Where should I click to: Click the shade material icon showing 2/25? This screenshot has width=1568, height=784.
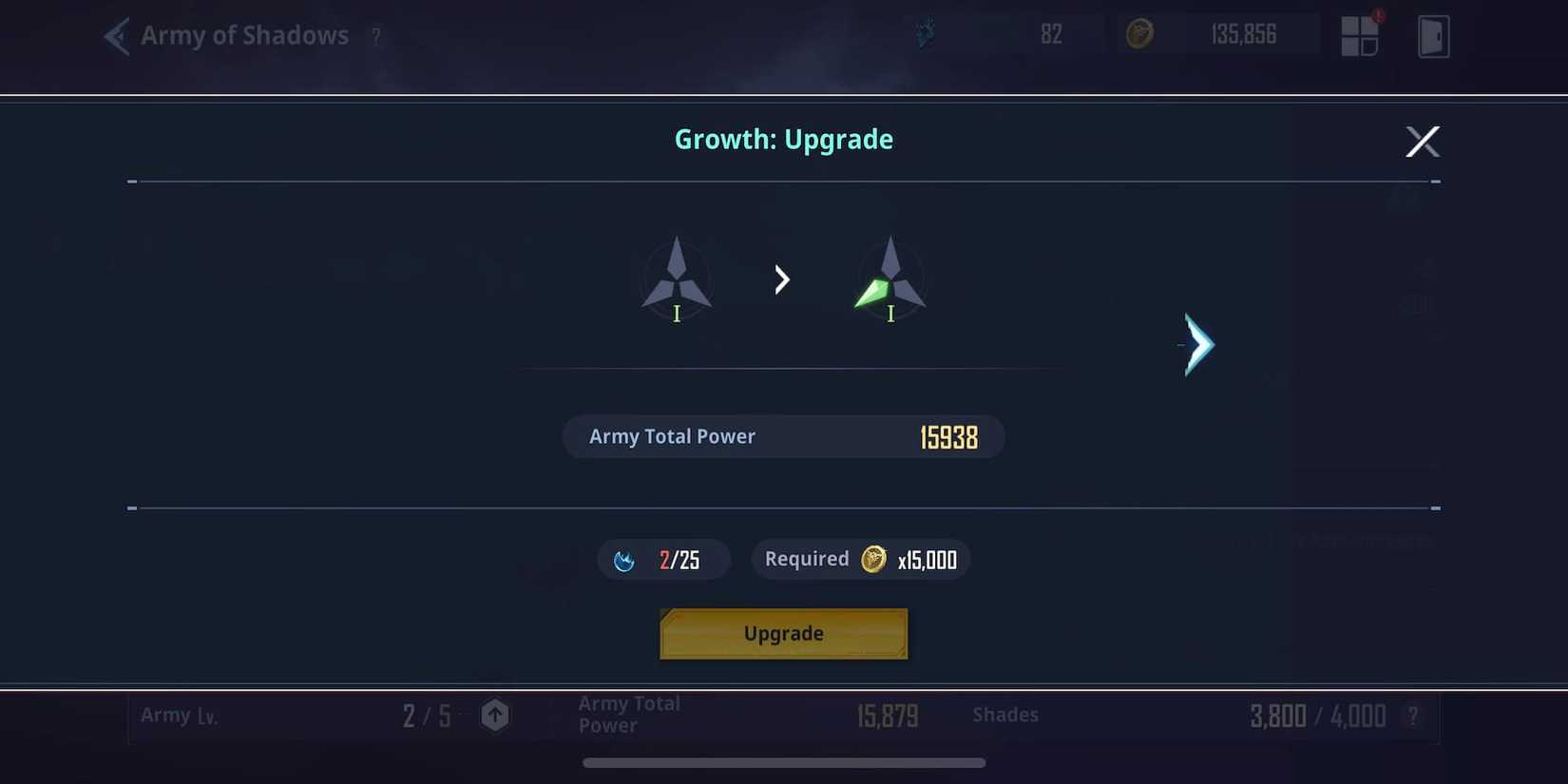pyautogui.click(x=626, y=560)
